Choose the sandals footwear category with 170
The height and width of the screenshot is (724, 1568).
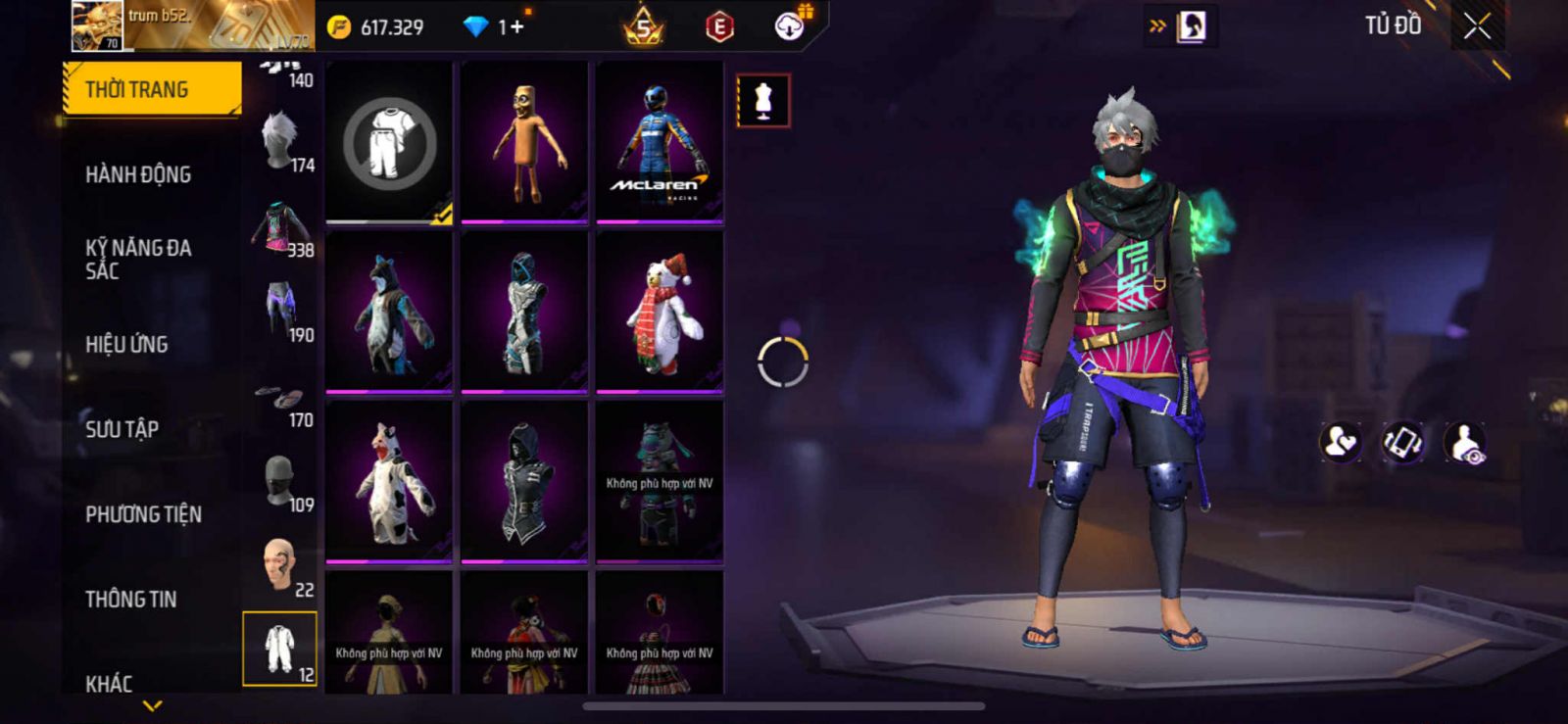click(x=280, y=400)
